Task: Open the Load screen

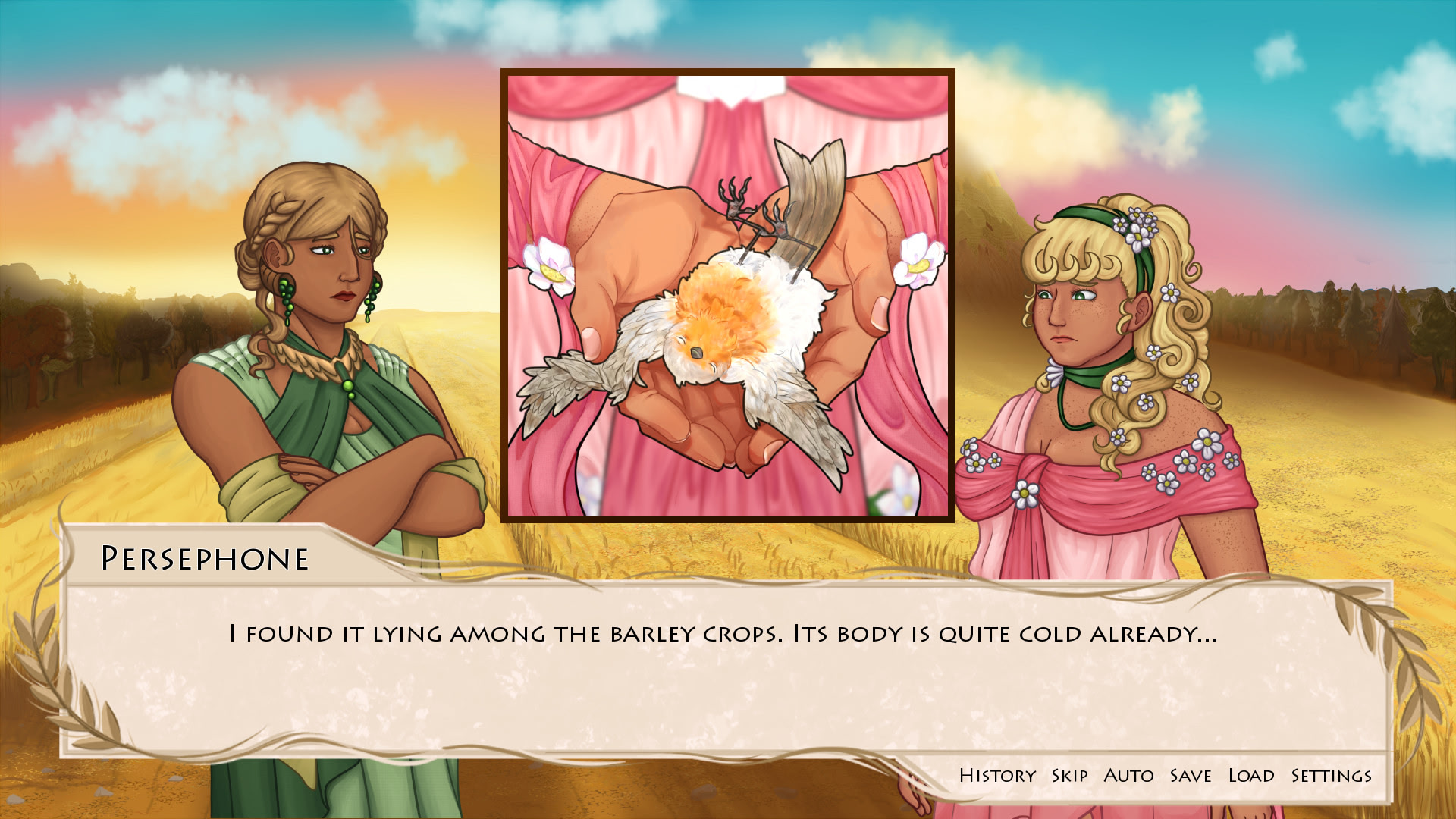Action: coord(1252,775)
